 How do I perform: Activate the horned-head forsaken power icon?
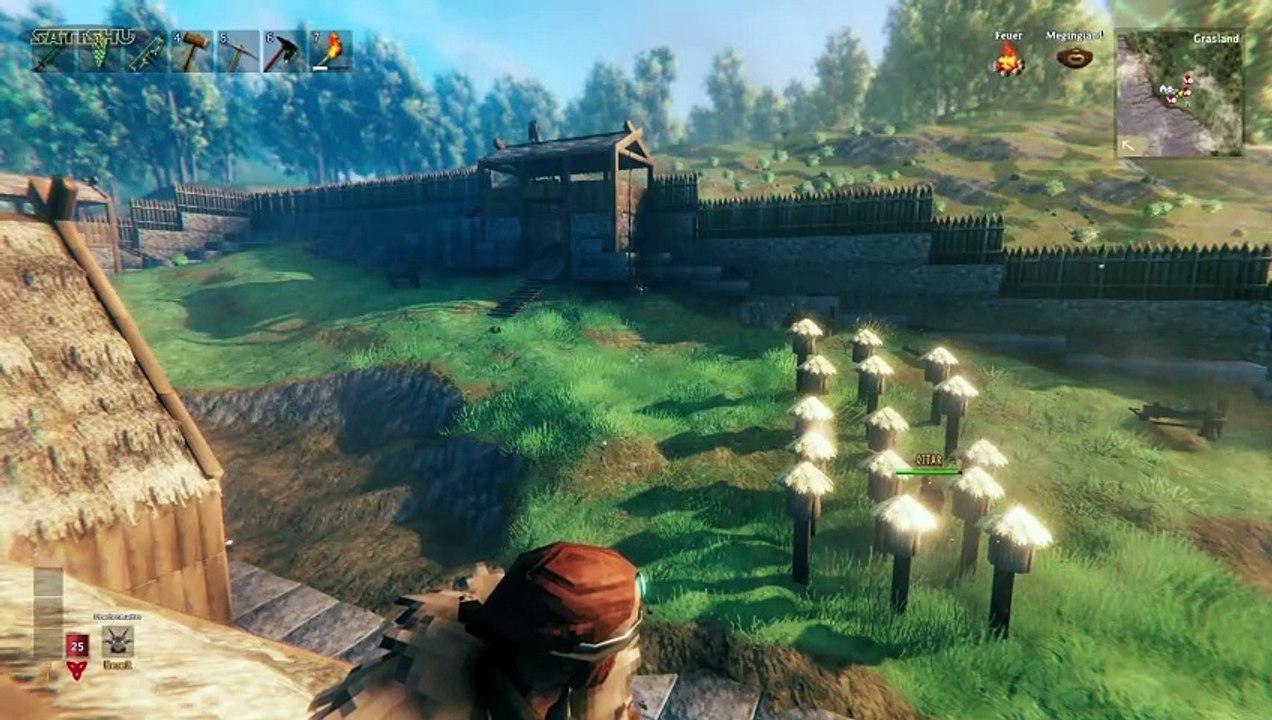tap(117, 641)
